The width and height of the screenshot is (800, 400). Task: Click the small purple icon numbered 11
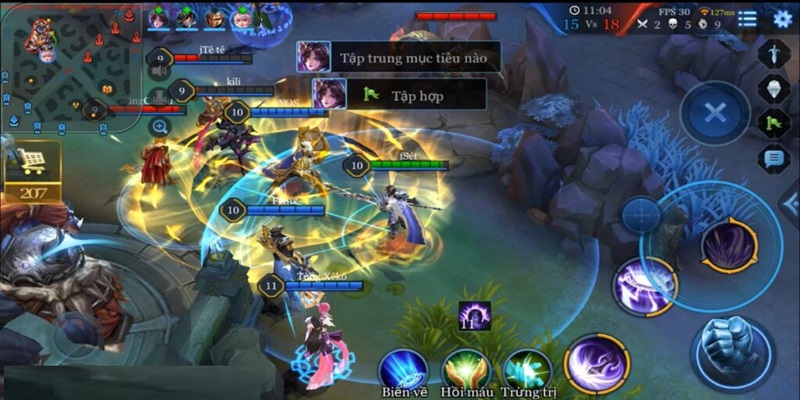474,316
